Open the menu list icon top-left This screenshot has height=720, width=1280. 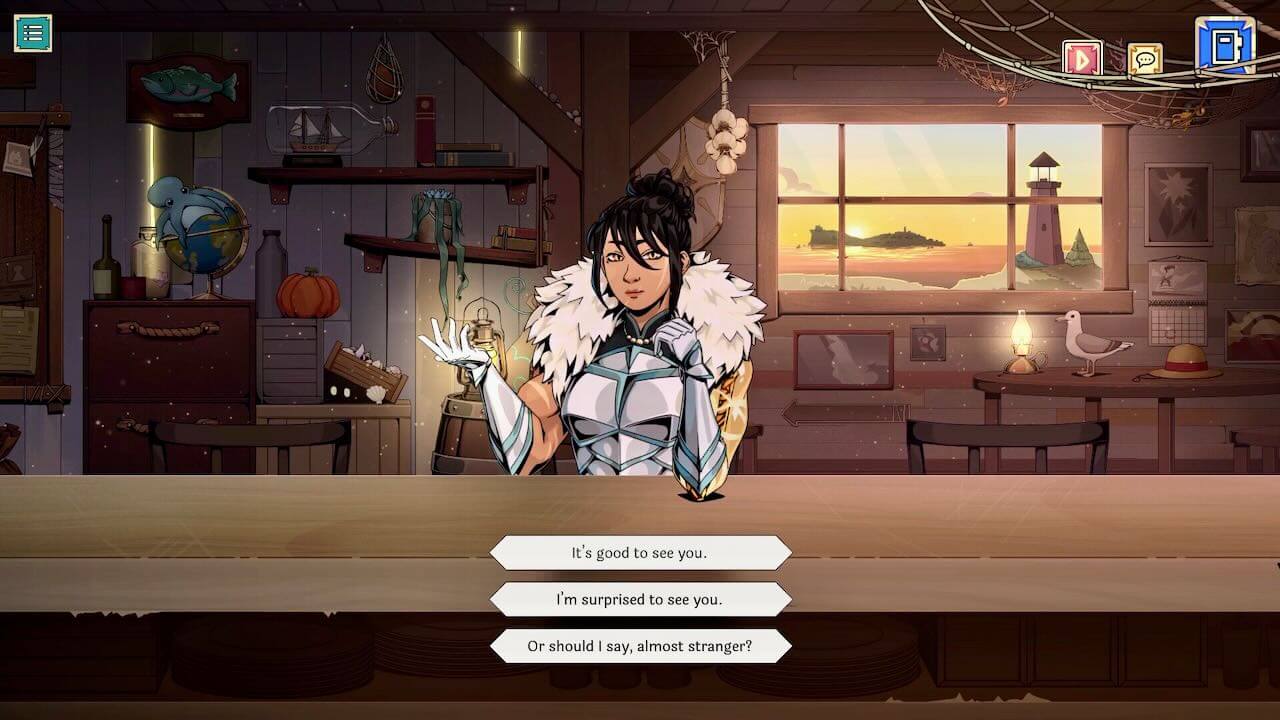(x=33, y=33)
